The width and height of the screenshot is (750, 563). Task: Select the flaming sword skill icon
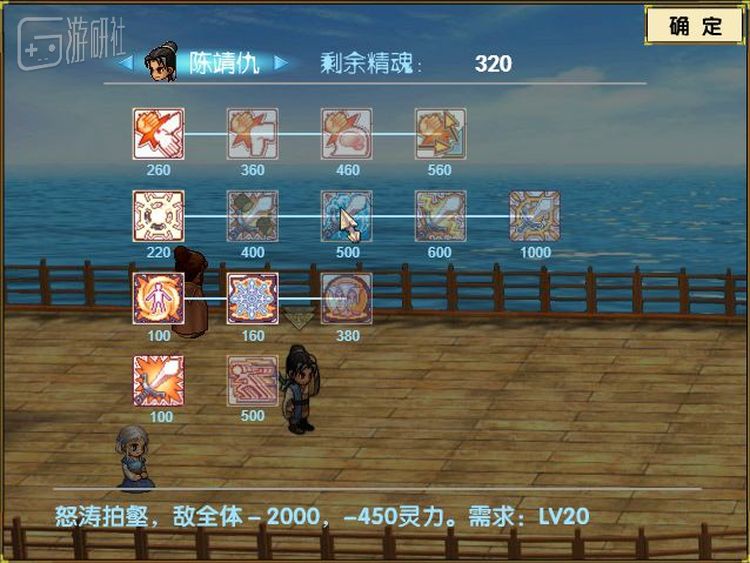[x=158, y=380]
